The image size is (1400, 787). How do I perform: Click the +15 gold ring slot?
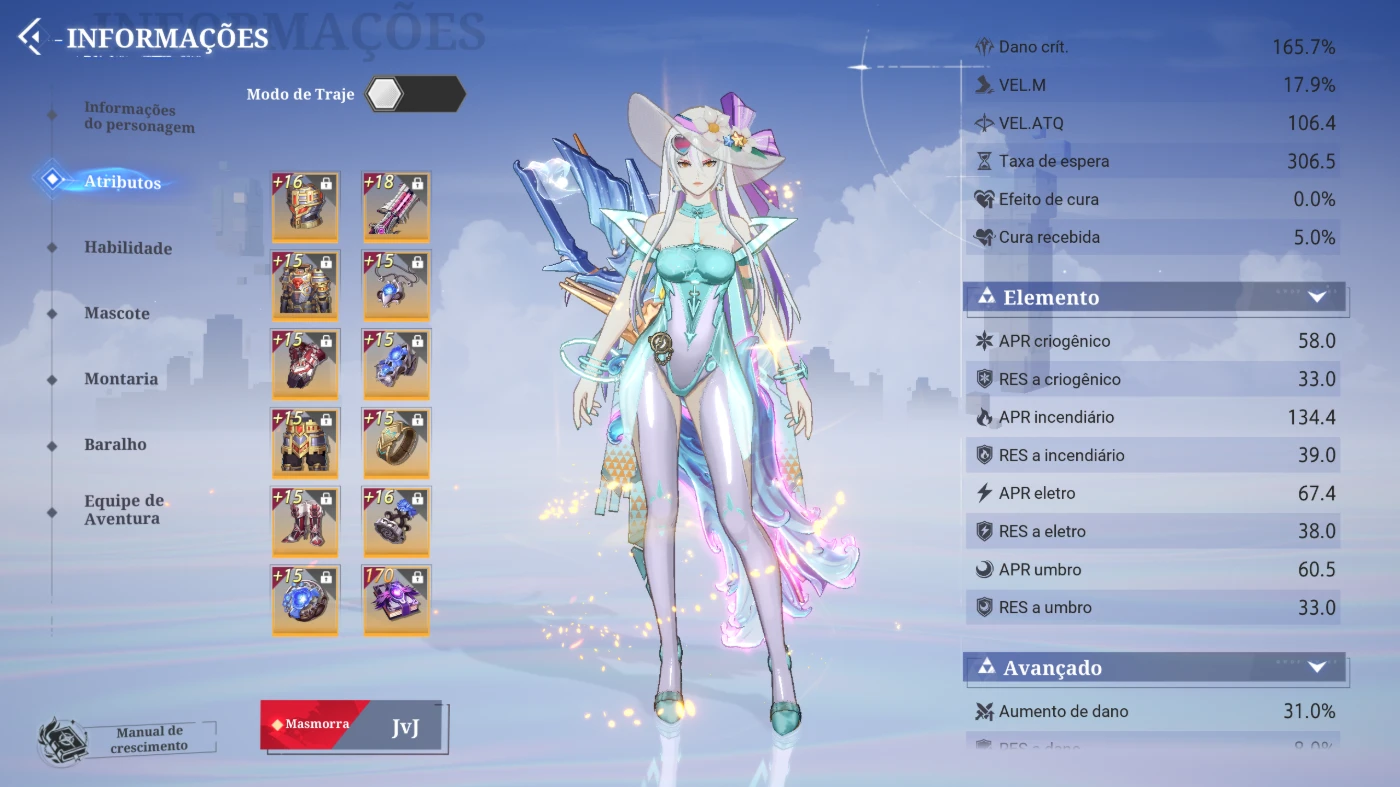coord(396,442)
